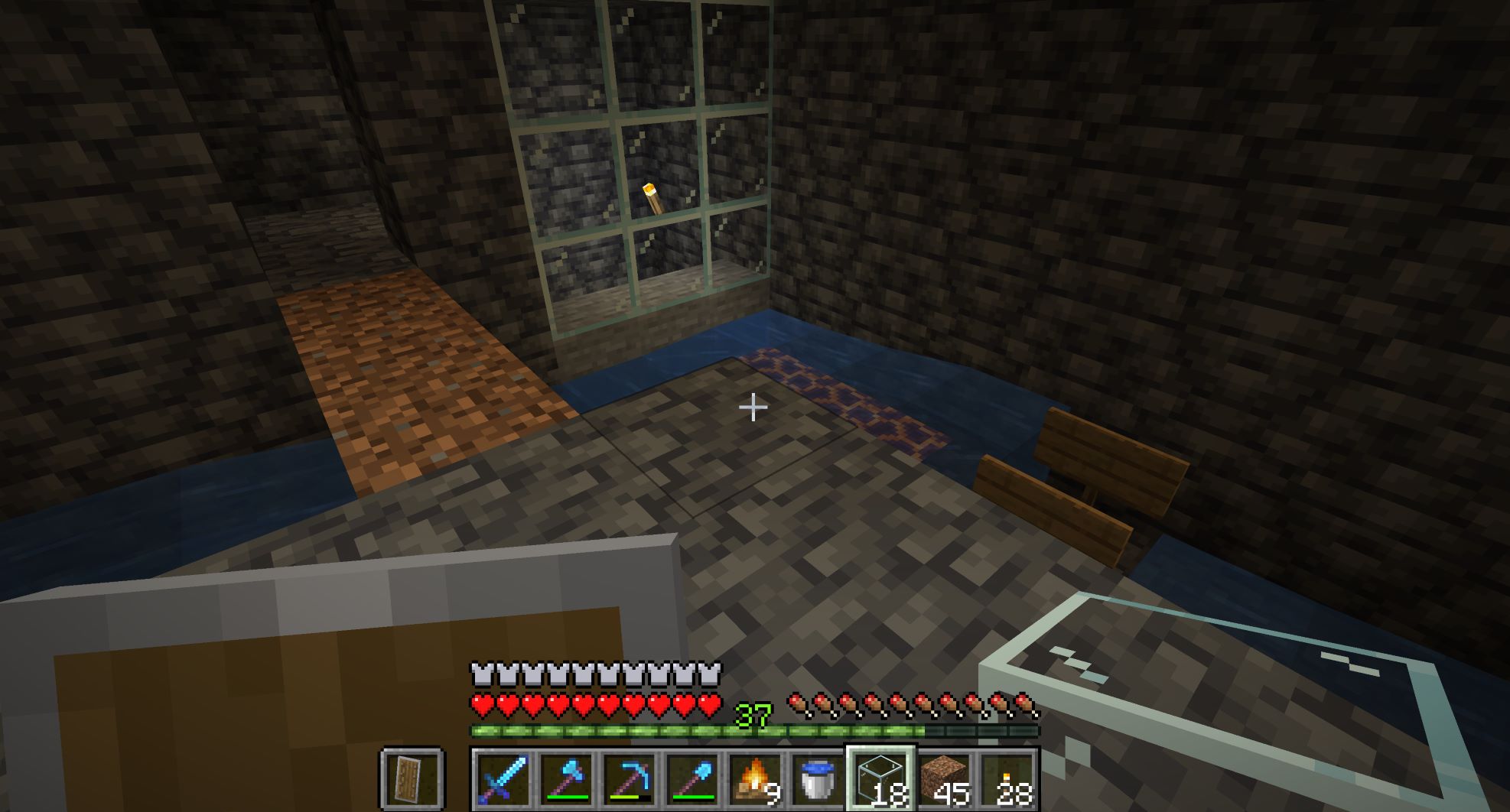Choose the diamond axe in the hotbar
The width and height of the screenshot is (1510, 812).
coord(565,780)
